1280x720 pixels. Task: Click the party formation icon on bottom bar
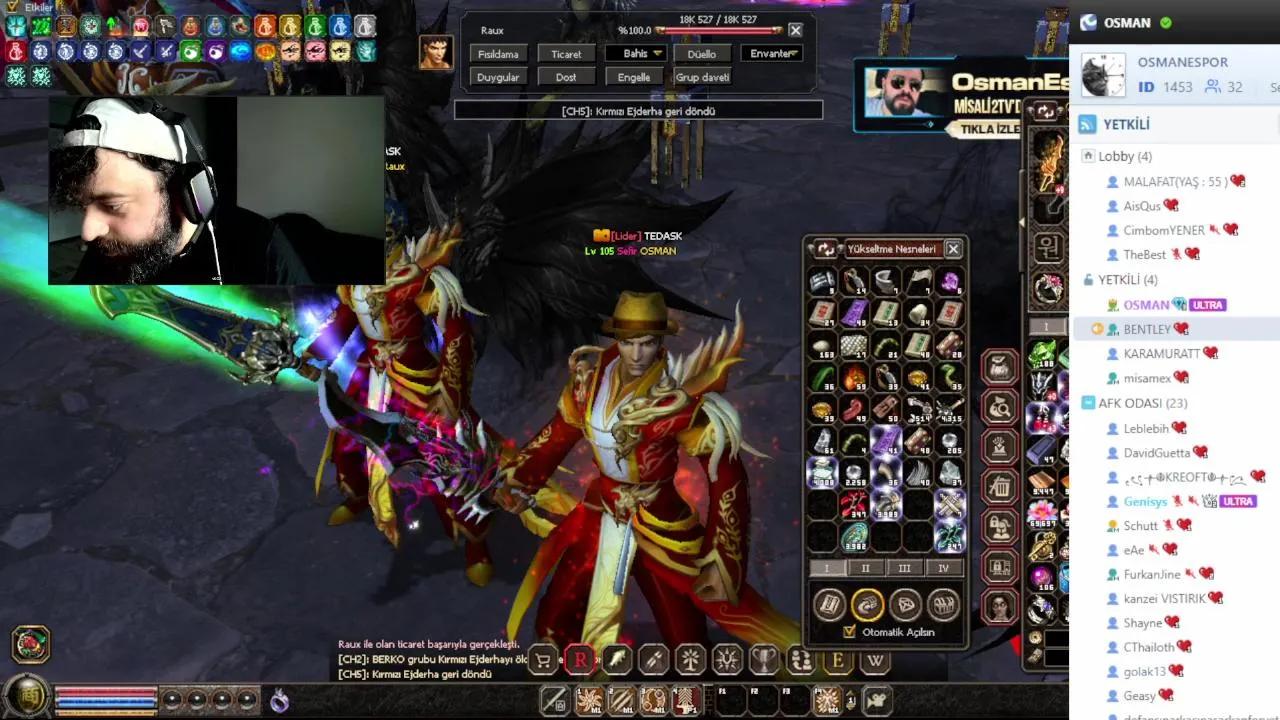(800, 660)
